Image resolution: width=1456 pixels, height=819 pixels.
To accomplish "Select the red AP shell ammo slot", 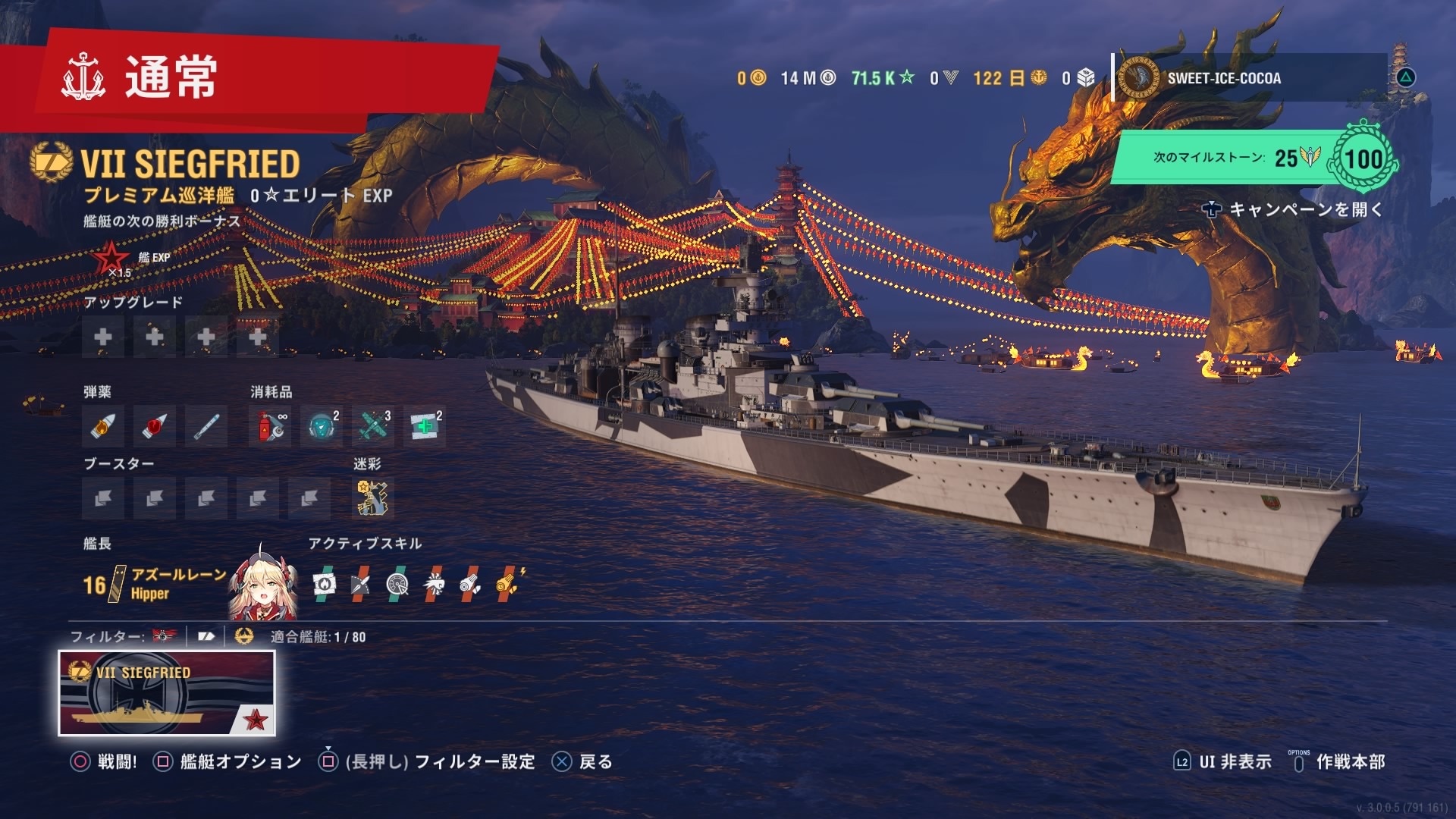I will coord(155,426).
